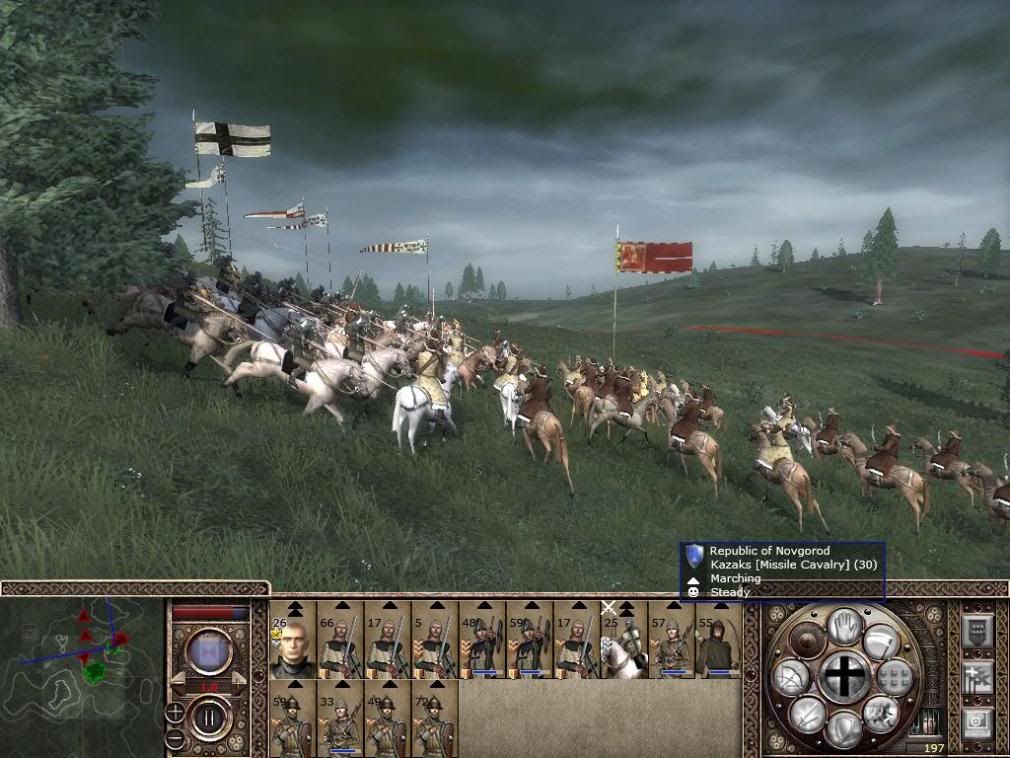Pause the battle with the pause button
Image resolution: width=1010 pixels, height=758 pixels.
click(210, 718)
